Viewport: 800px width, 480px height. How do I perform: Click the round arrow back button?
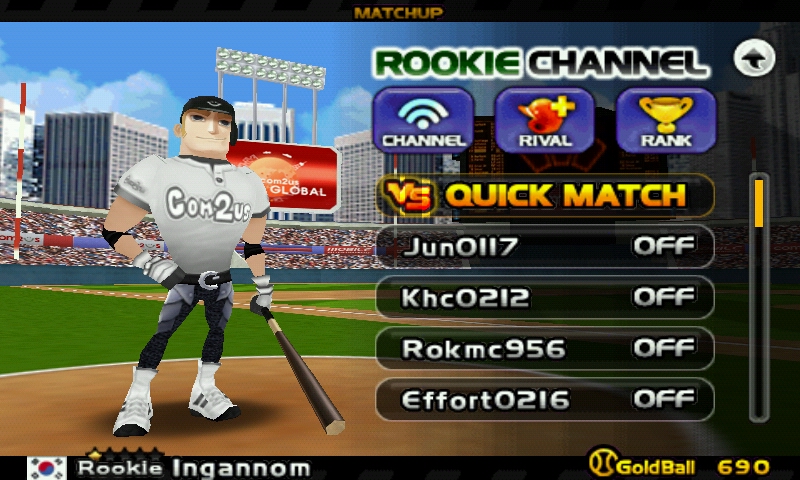tap(754, 59)
